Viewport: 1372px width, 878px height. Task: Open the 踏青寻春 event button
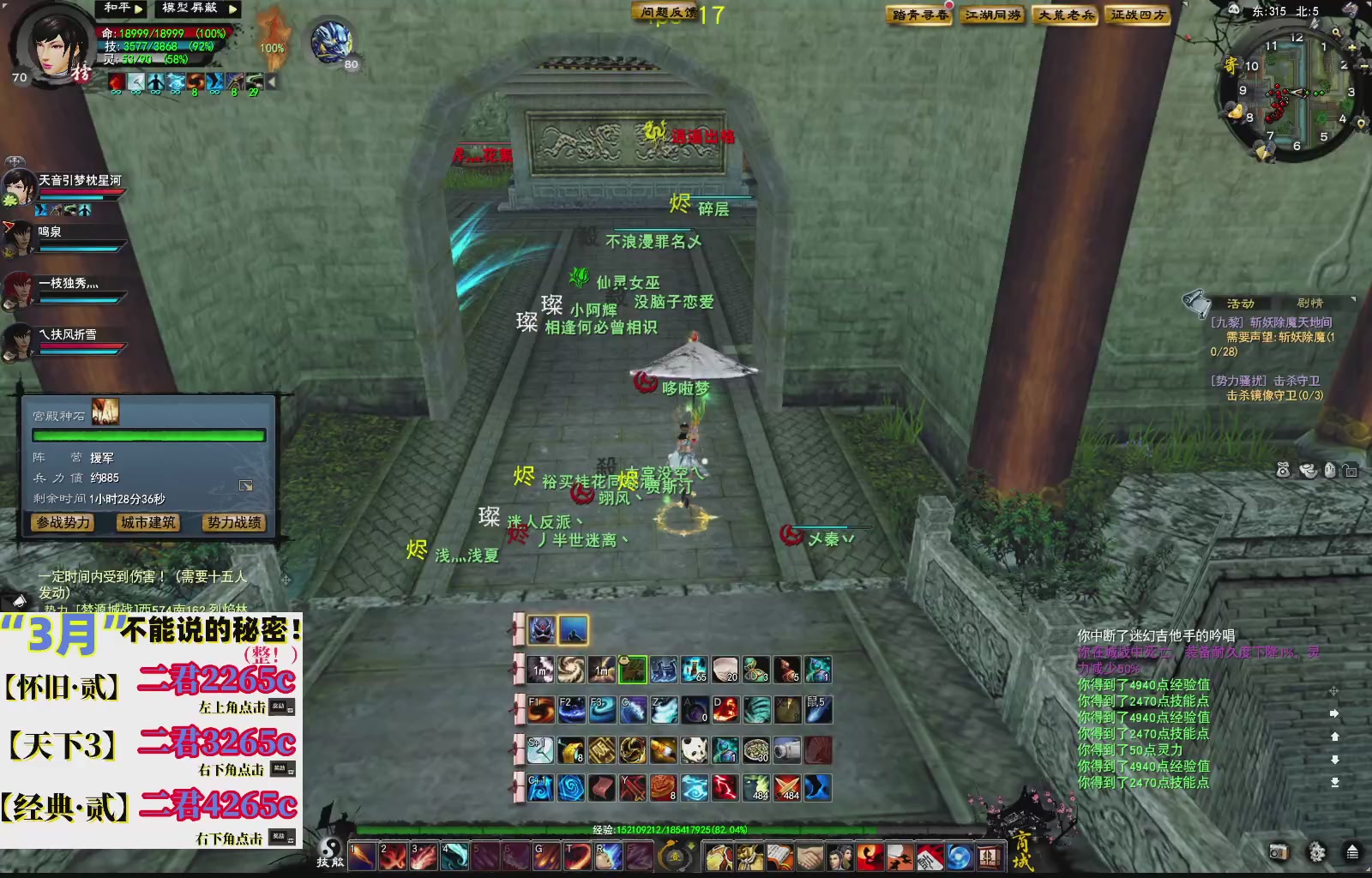[918, 15]
